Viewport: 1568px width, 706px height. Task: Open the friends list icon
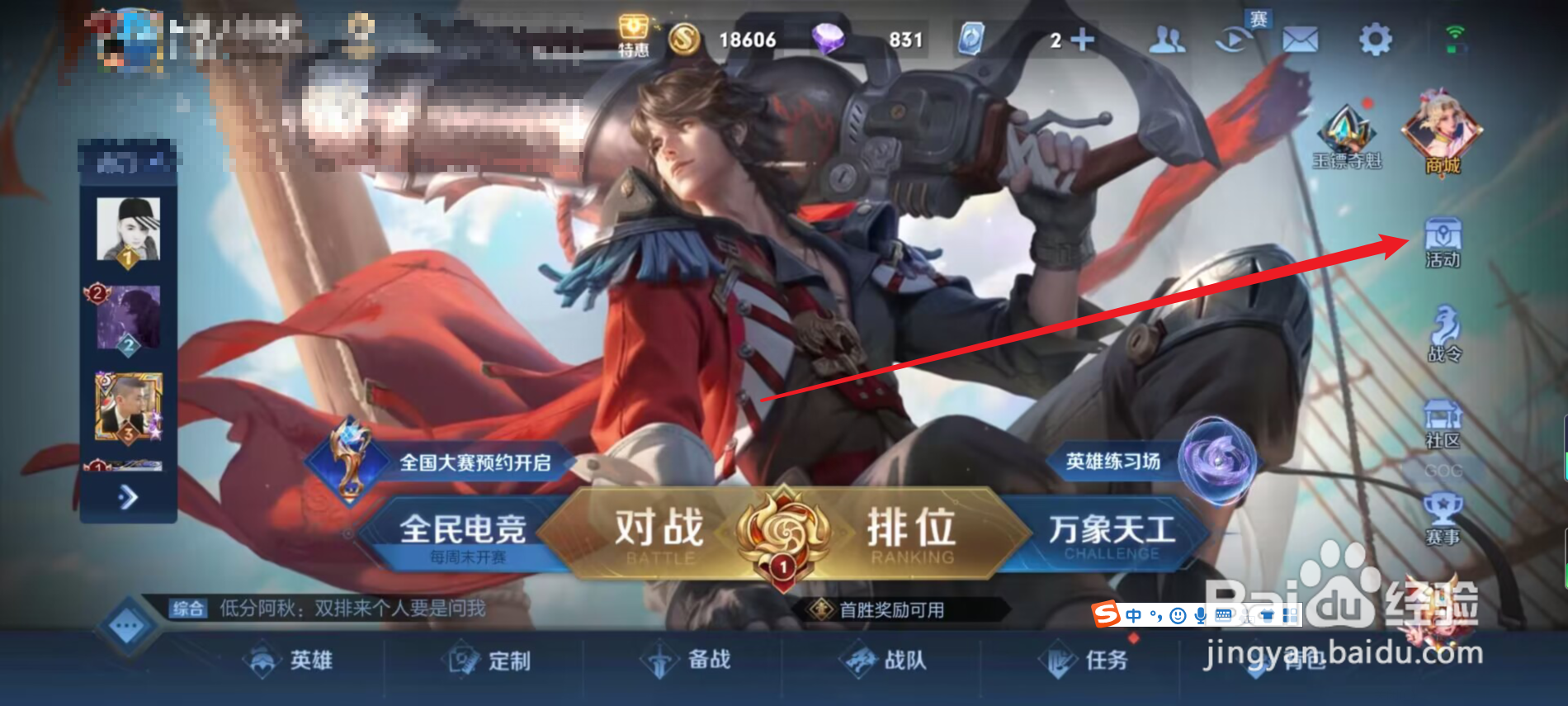(x=1169, y=36)
